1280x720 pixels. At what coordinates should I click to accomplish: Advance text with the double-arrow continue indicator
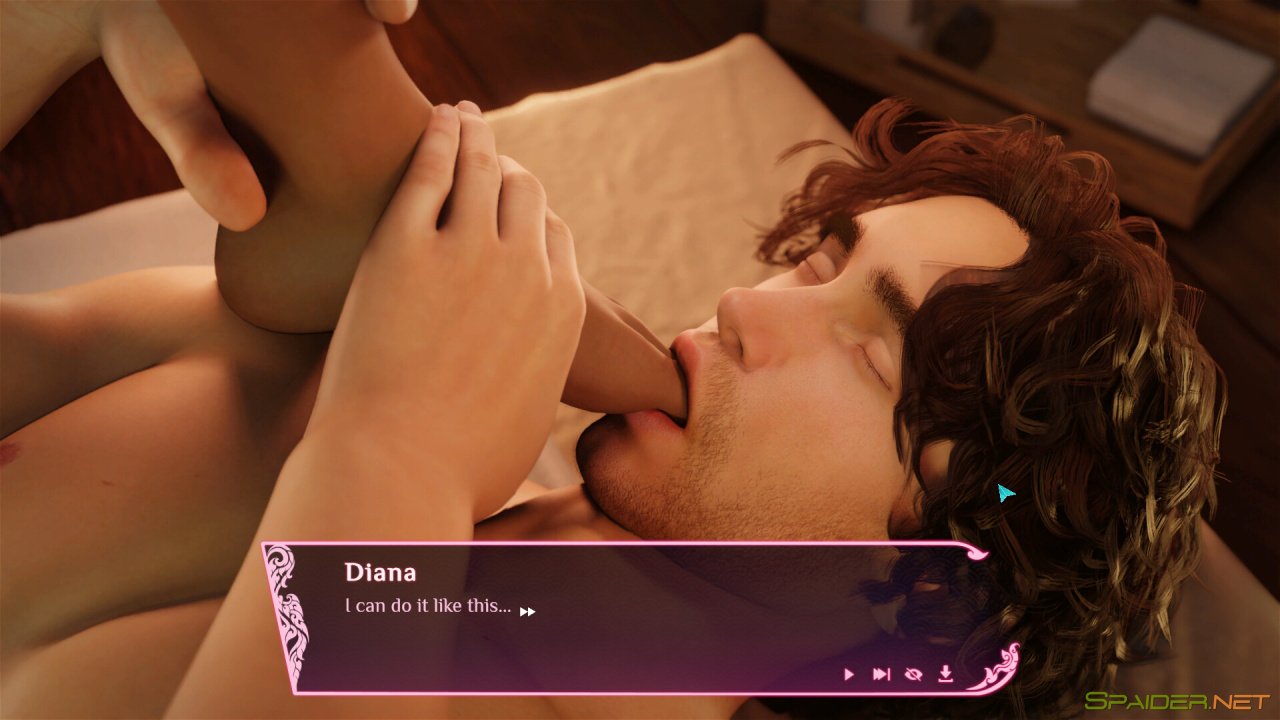tap(529, 609)
